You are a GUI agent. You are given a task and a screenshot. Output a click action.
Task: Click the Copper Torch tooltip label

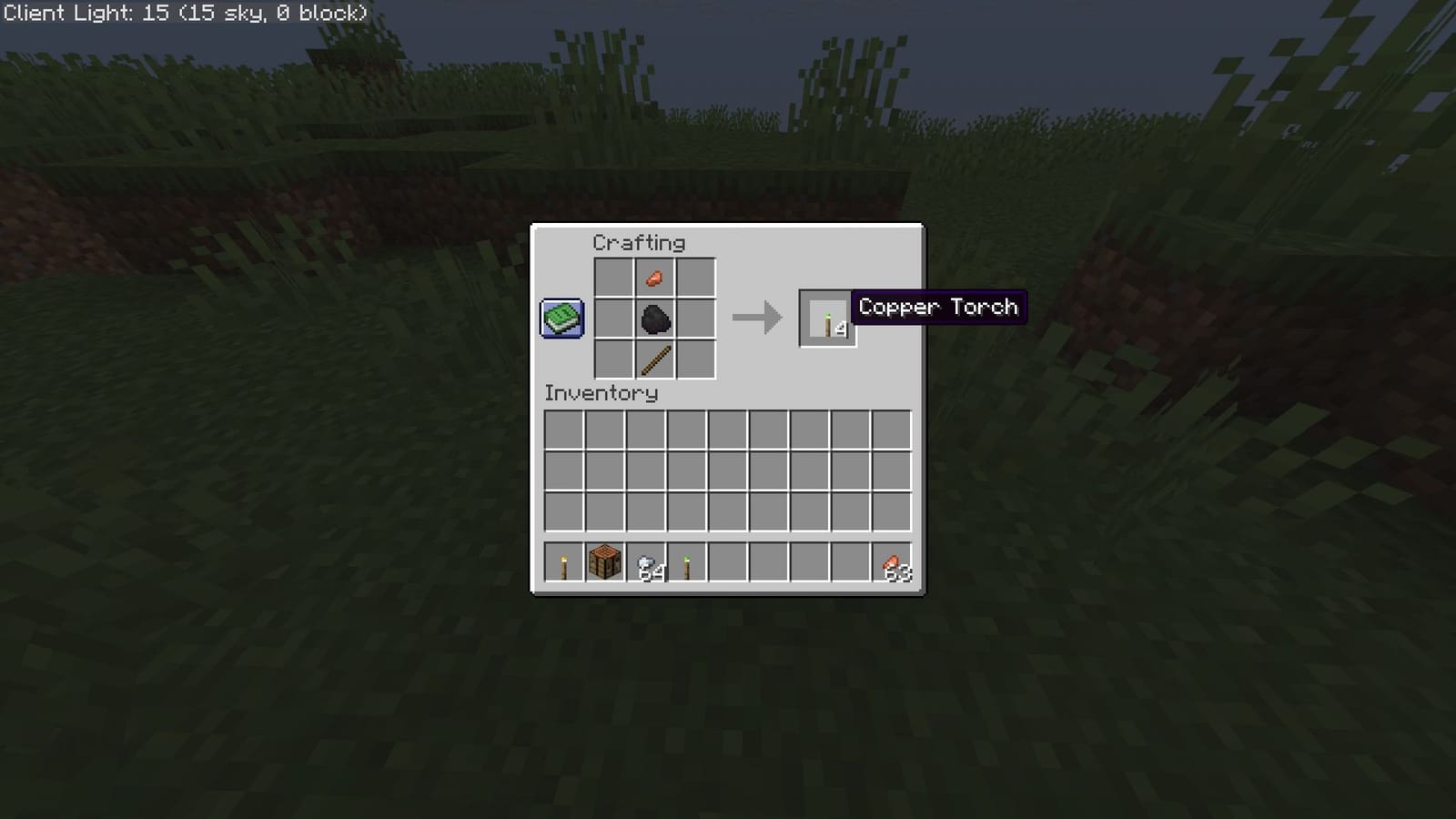(x=939, y=307)
